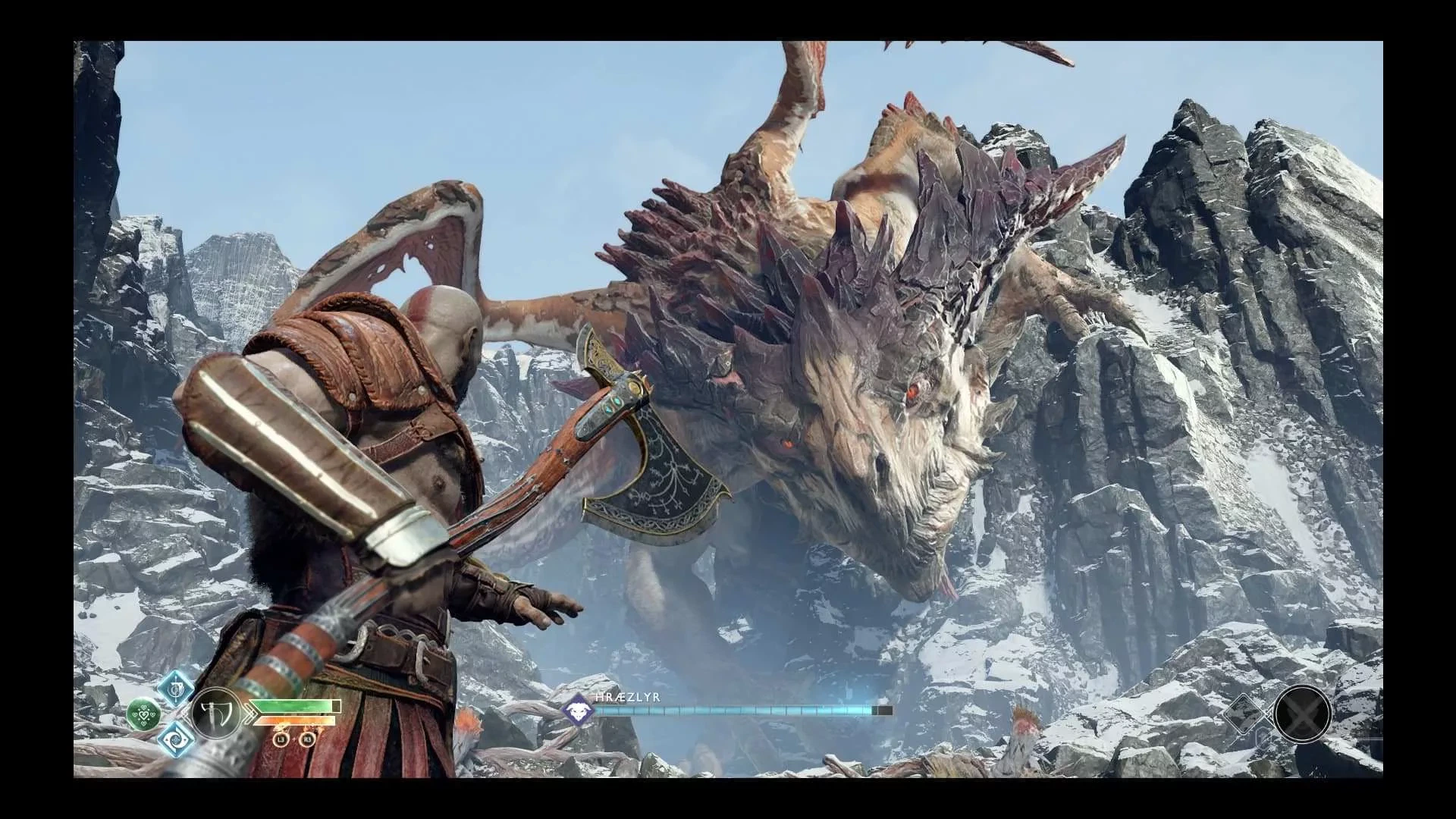
Task: Expand the chevron arrows beside the axe emblem
Action: tap(250, 714)
